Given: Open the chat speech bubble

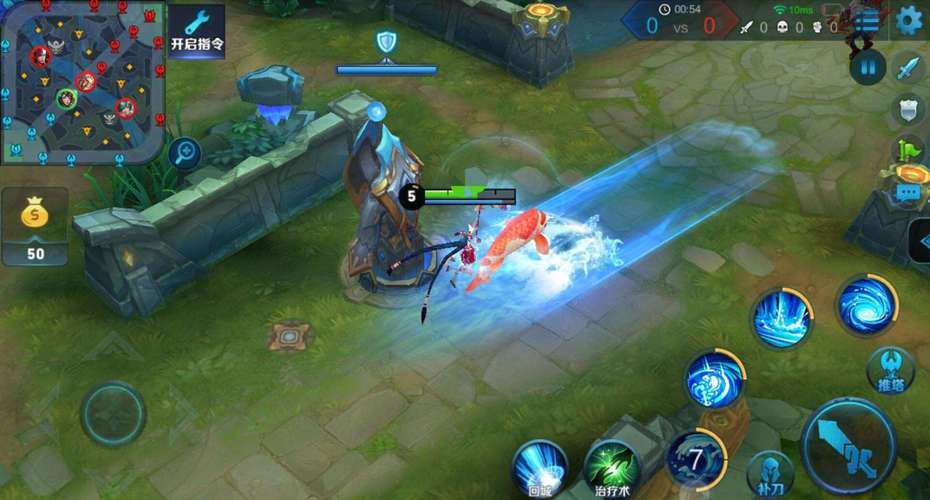Looking at the screenshot, I should [x=909, y=193].
